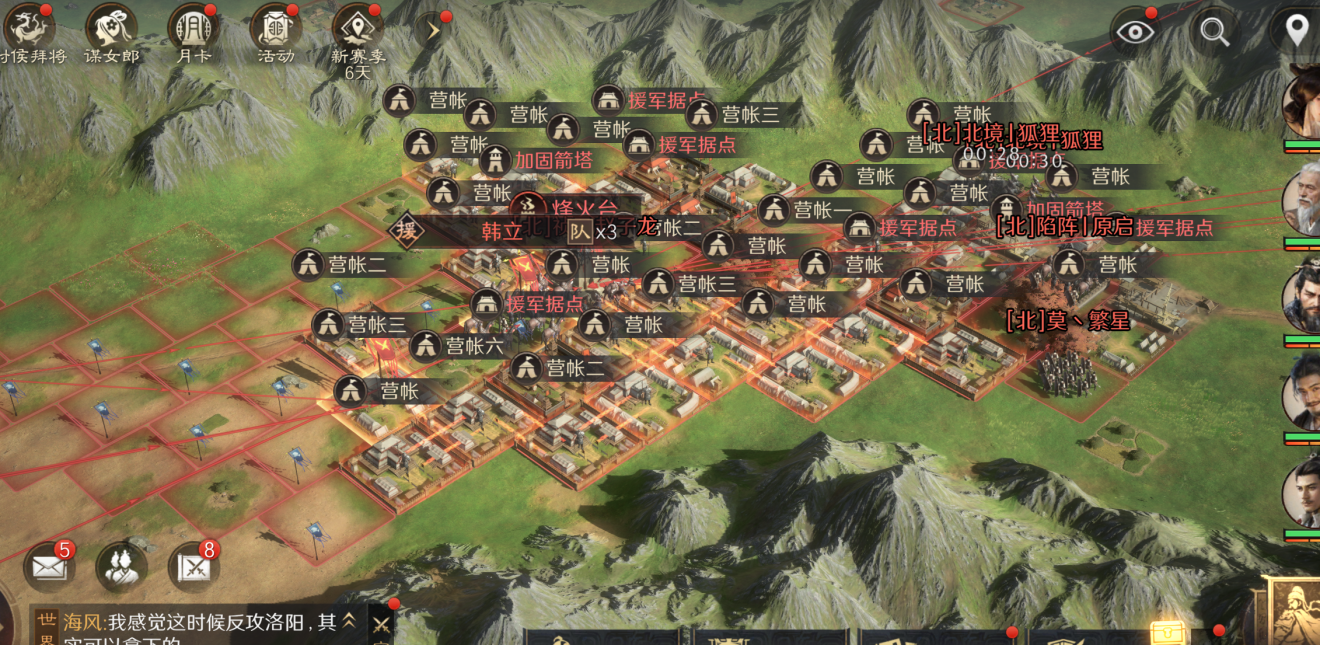The height and width of the screenshot is (645, 1320).
Task: Open the 月卡 monthly card menu
Action: click(193, 27)
